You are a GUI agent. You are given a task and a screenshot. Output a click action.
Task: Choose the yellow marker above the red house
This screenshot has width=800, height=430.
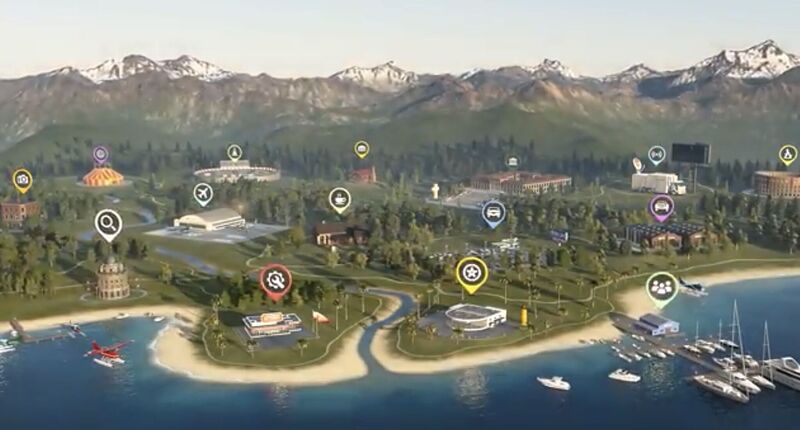click(x=361, y=149)
